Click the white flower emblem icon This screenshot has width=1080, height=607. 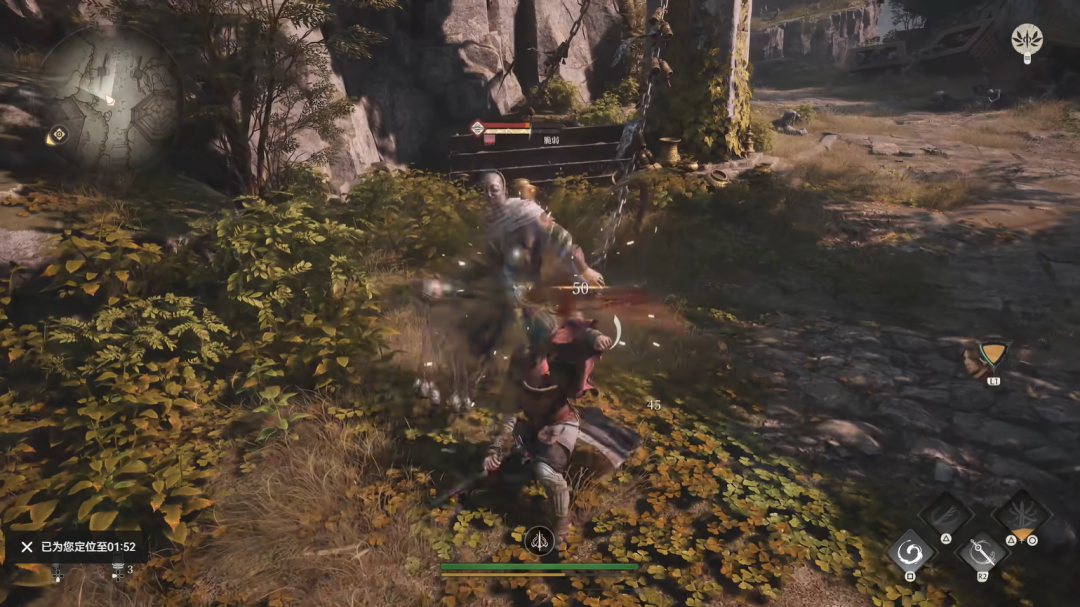point(1026,40)
